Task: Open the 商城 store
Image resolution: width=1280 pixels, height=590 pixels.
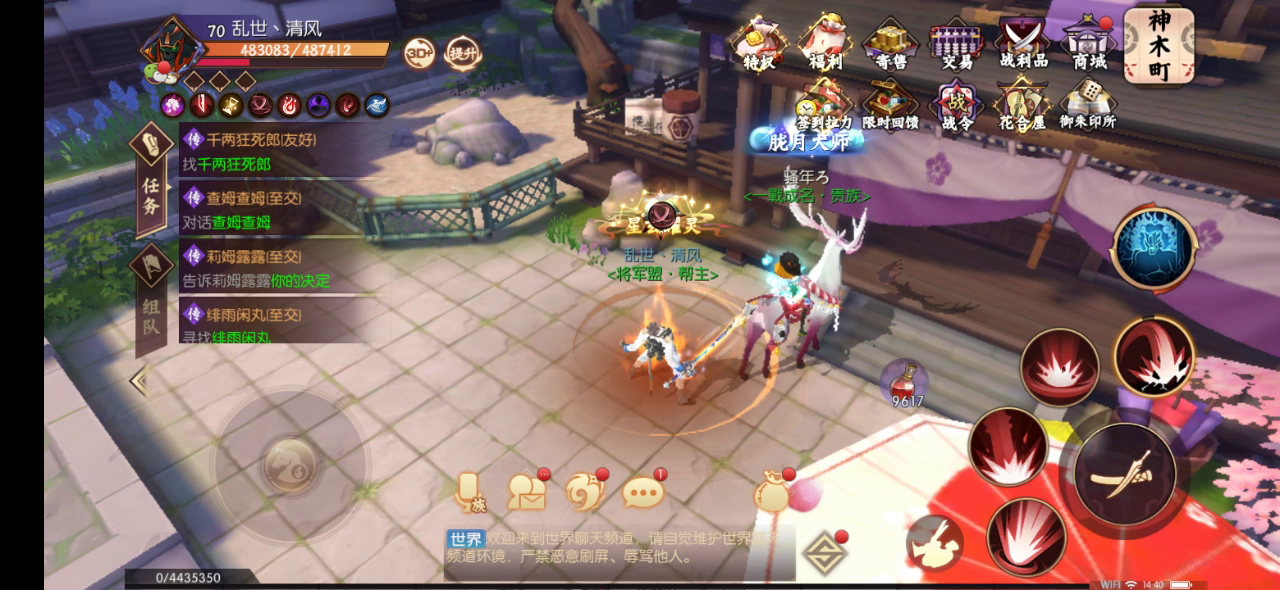Action: pos(1089,44)
